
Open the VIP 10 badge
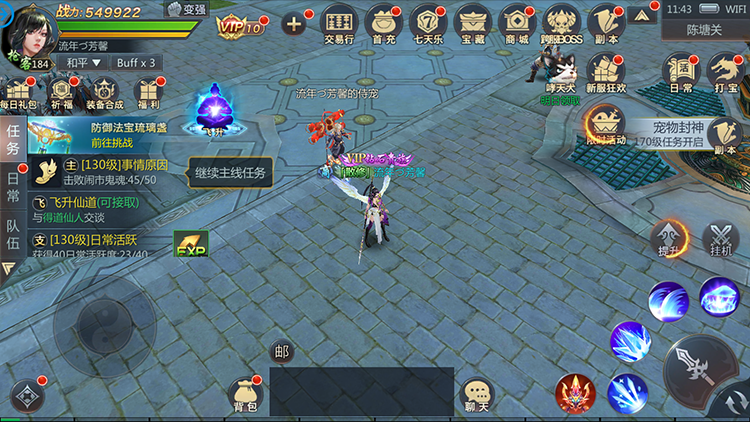(240, 25)
